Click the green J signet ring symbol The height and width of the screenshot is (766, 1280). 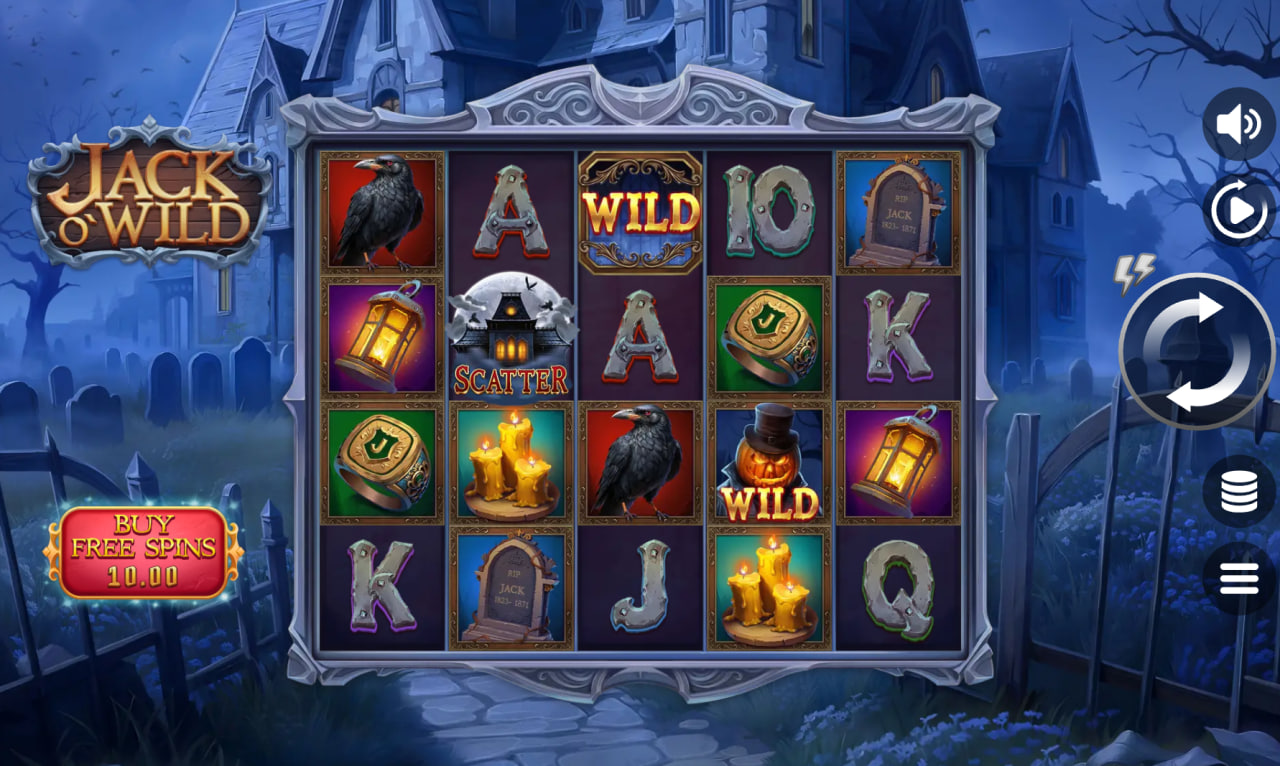768,335
